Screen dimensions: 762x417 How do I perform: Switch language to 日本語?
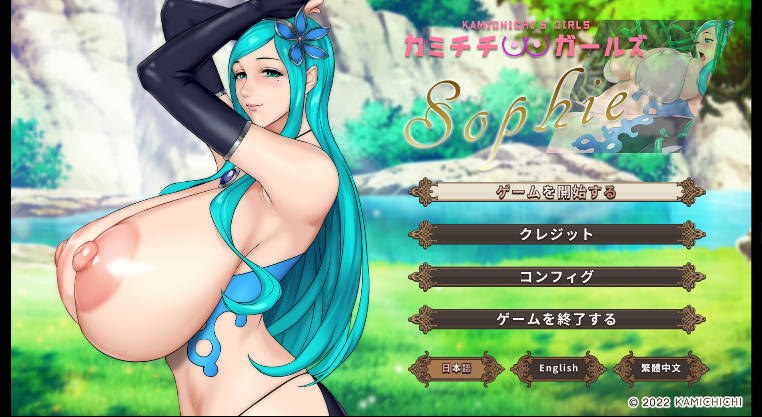[456, 368]
